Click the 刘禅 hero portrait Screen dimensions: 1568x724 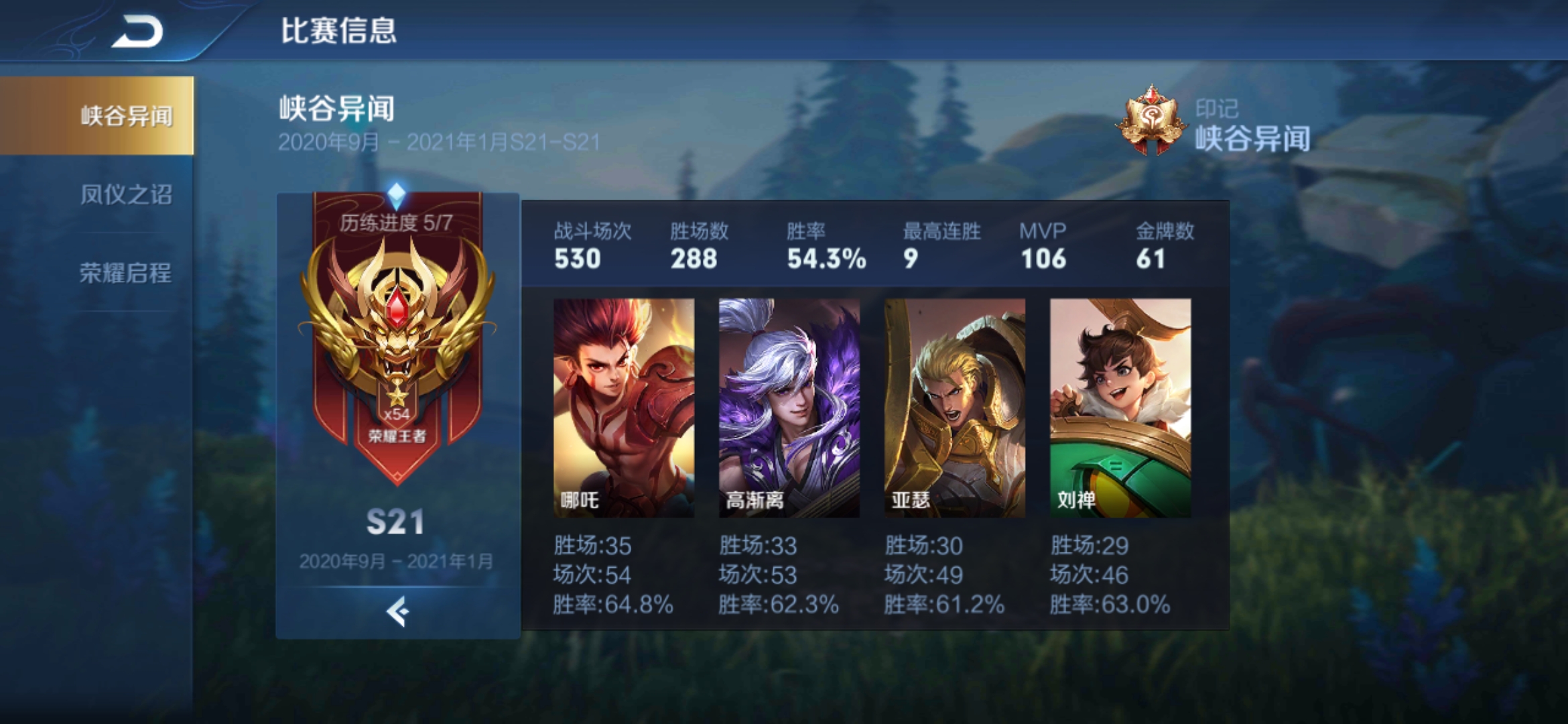pos(1120,408)
